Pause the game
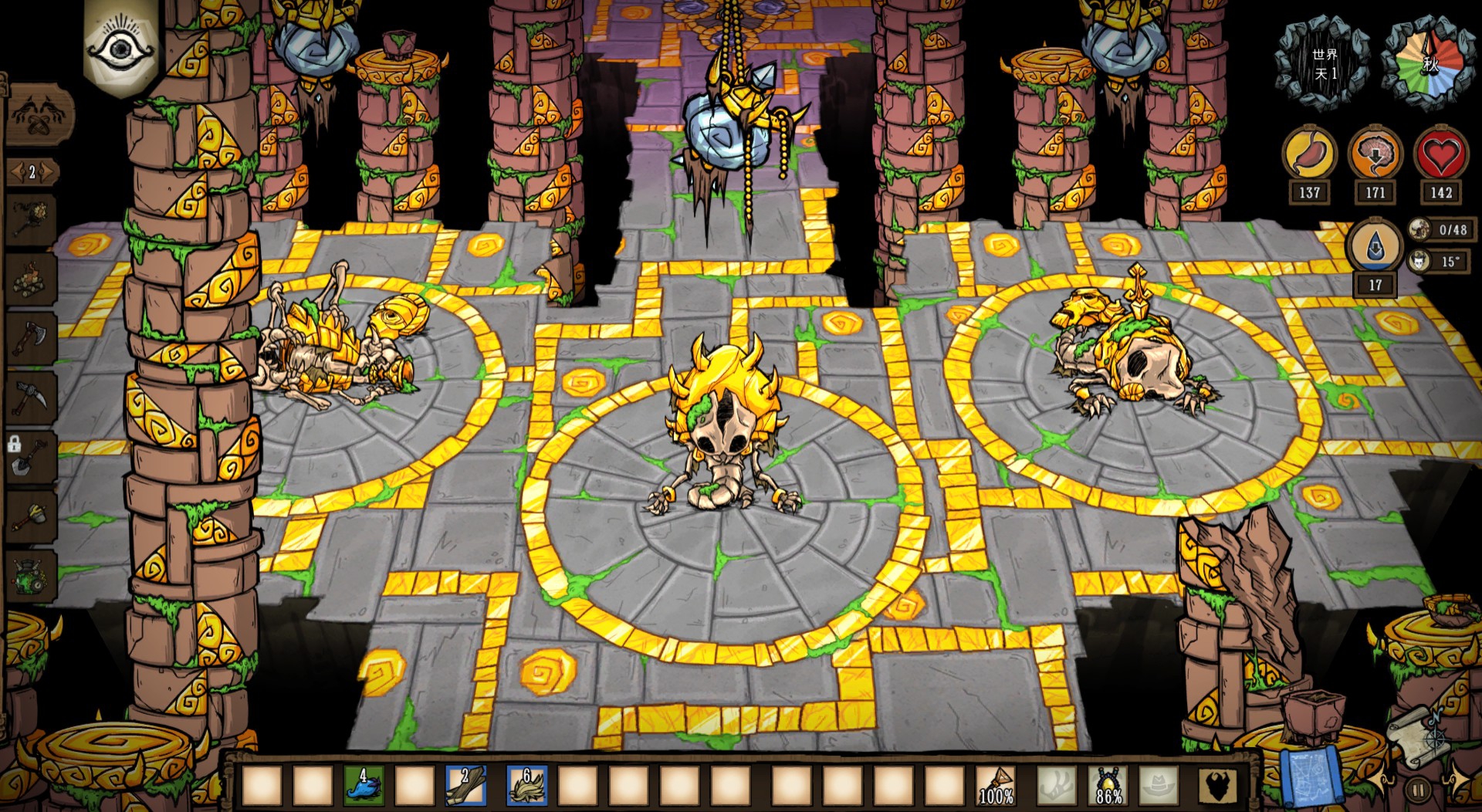Image resolution: width=1482 pixels, height=812 pixels. tap(1419, 790)
